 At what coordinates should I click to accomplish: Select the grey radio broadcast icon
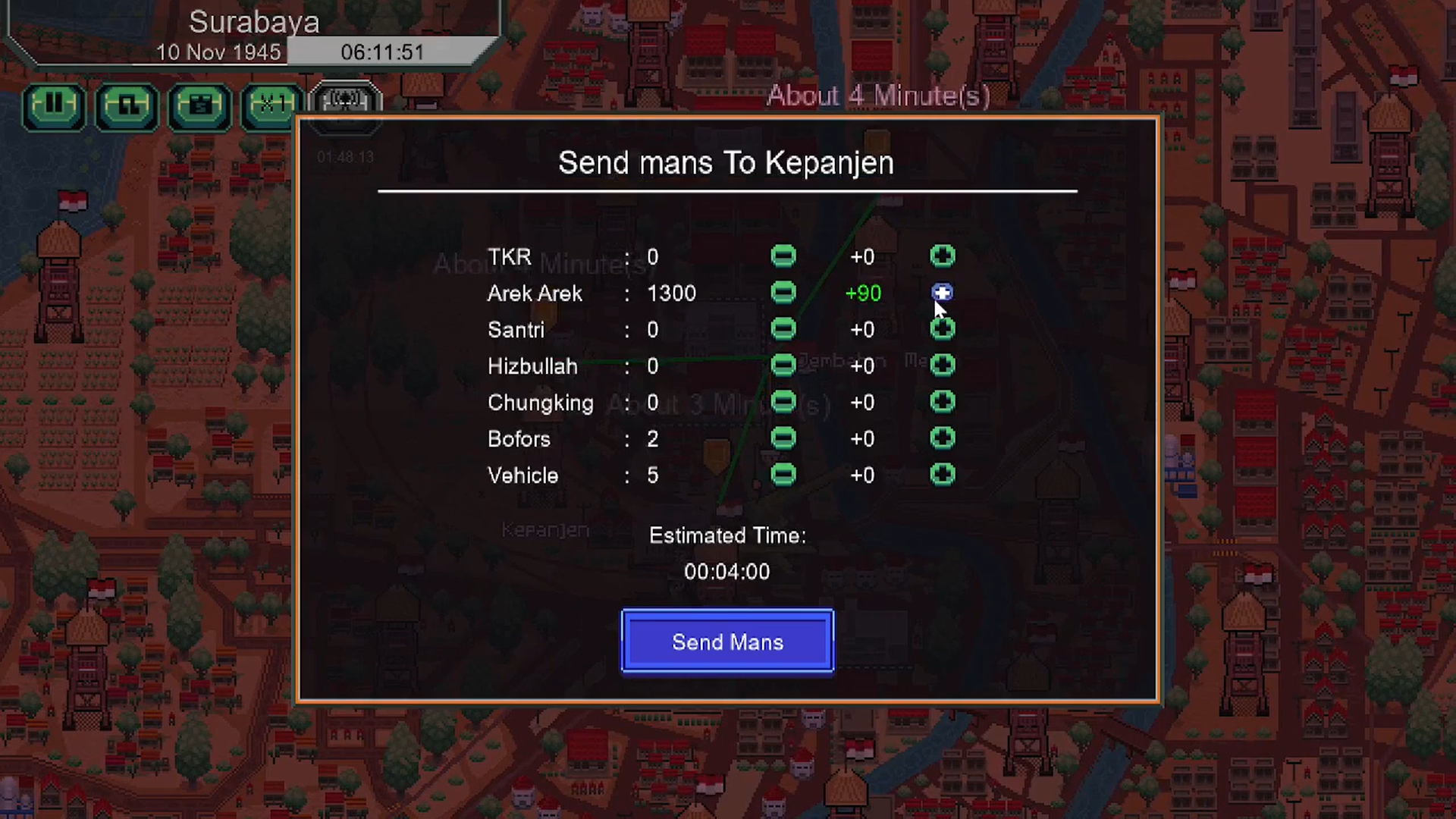click(x=345, y=102)
